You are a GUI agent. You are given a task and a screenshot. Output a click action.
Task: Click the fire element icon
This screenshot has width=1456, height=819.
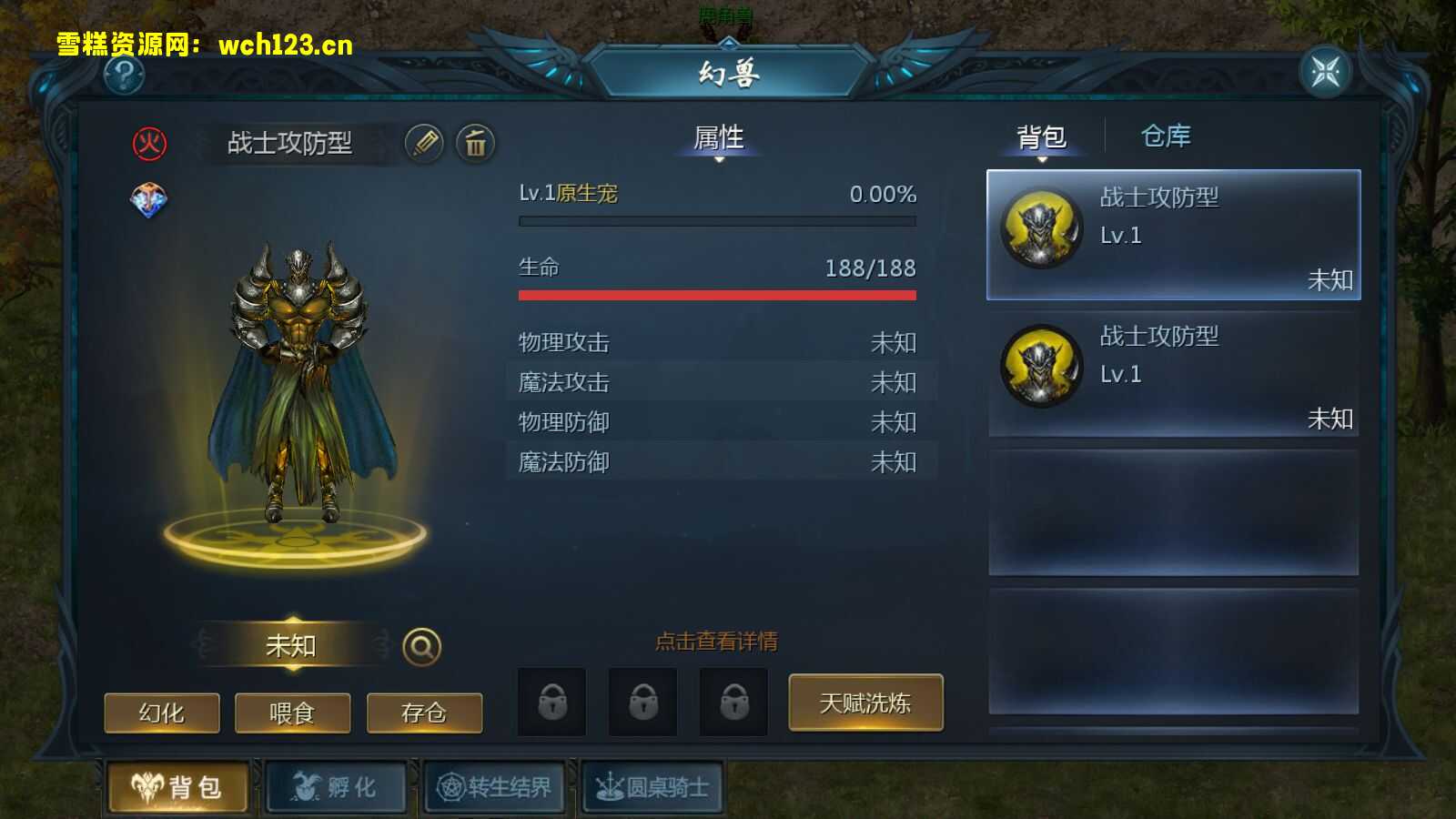click(152, 141)
